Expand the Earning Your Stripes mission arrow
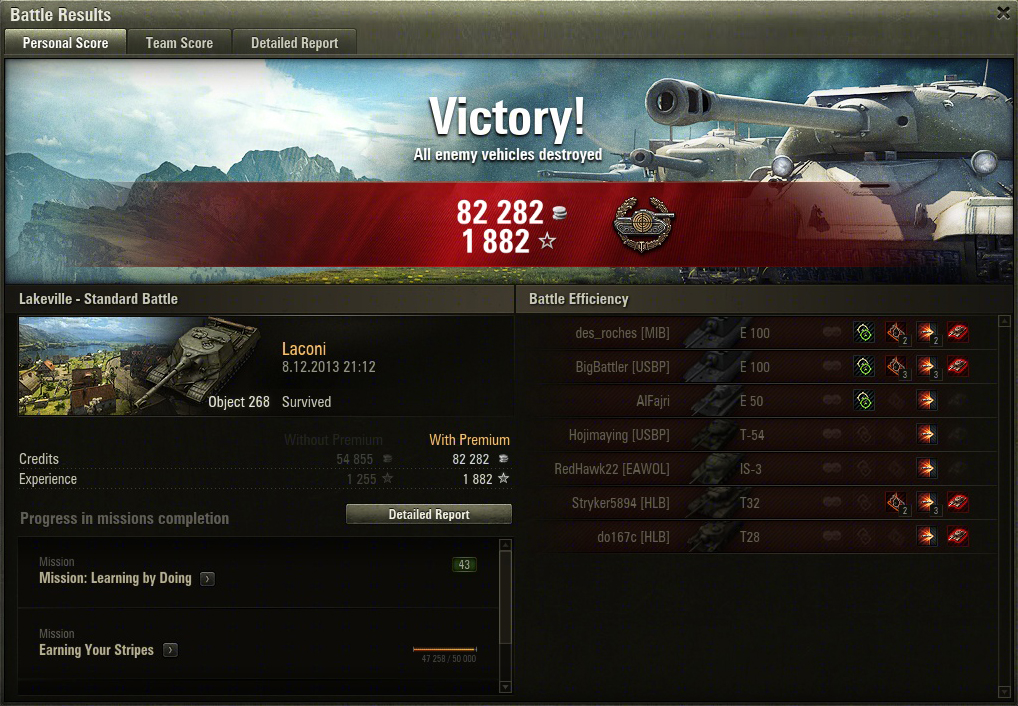The image size is (1018, 706). pos(170,650)
